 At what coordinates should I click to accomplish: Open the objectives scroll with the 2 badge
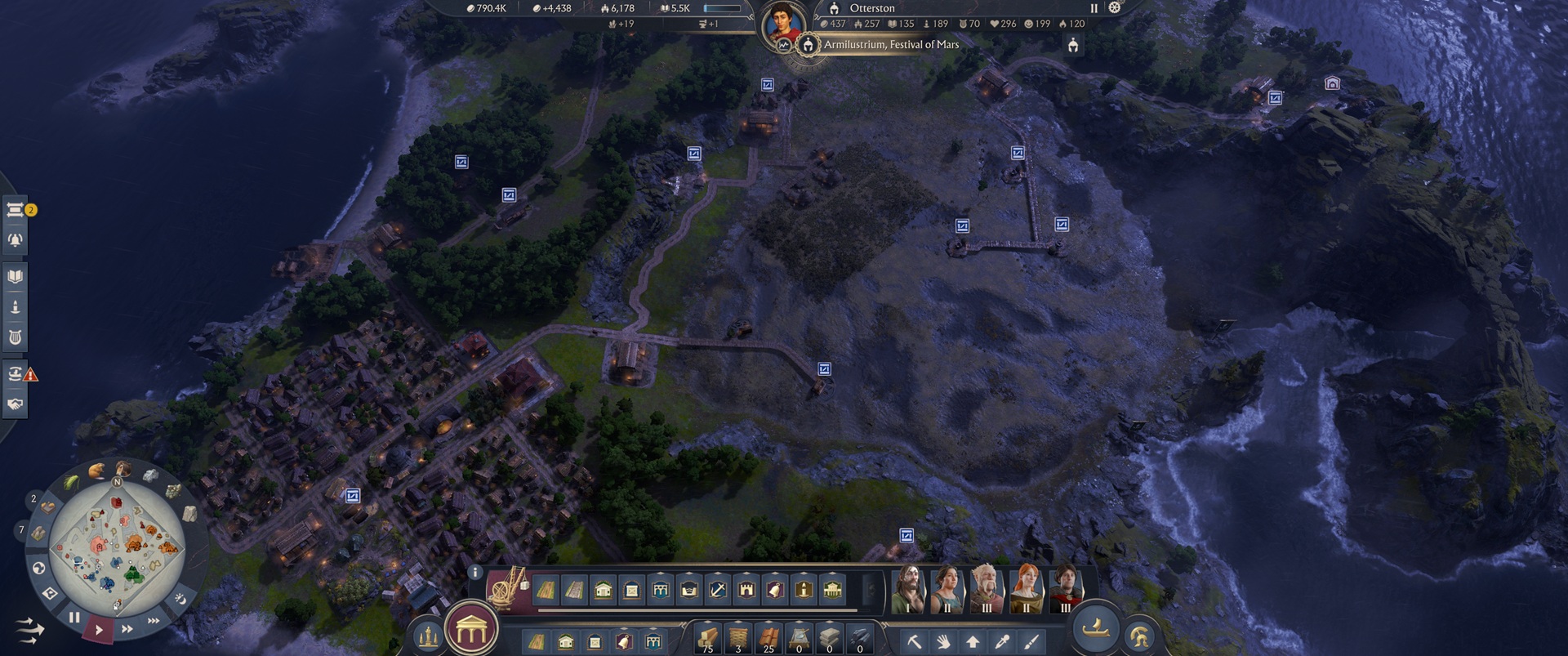pyautogui.click(x=15, y=210)
